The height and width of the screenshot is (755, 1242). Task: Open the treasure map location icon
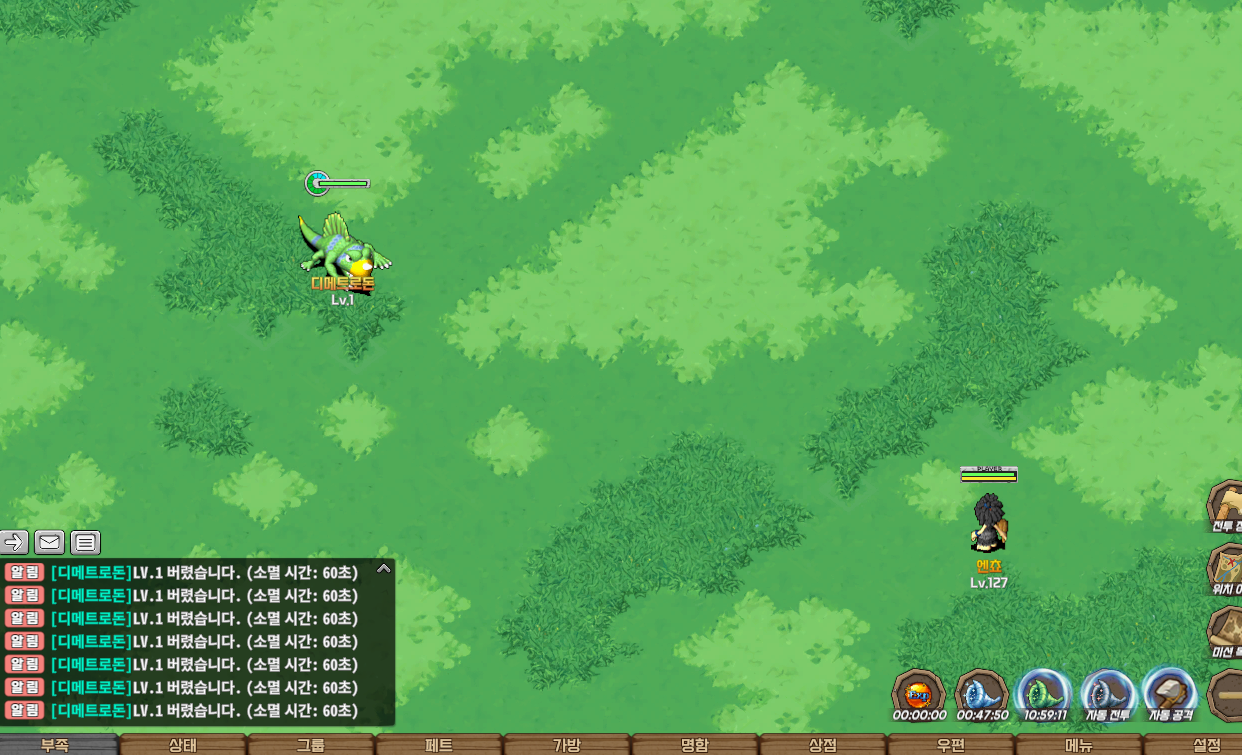1226,568
